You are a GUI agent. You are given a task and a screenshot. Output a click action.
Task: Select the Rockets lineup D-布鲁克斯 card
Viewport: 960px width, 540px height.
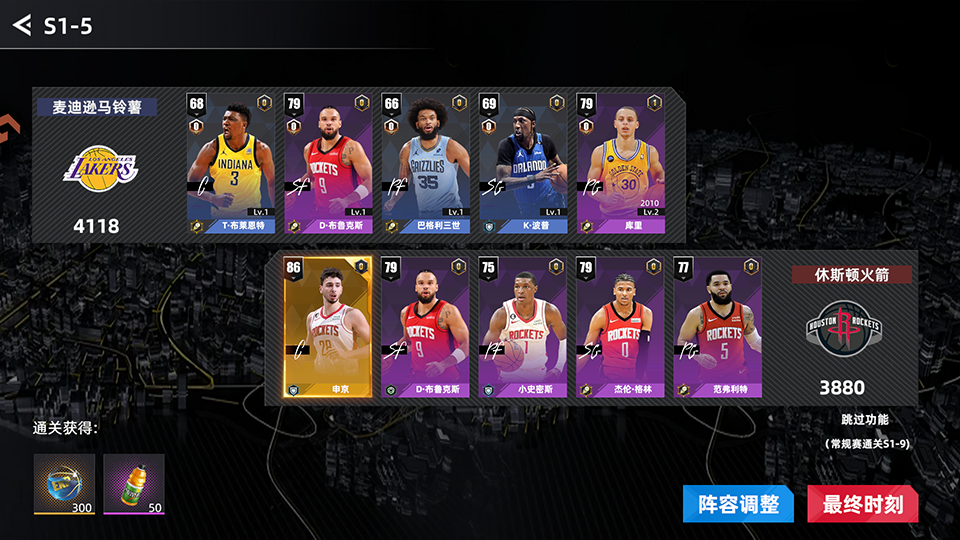(425, 327)
